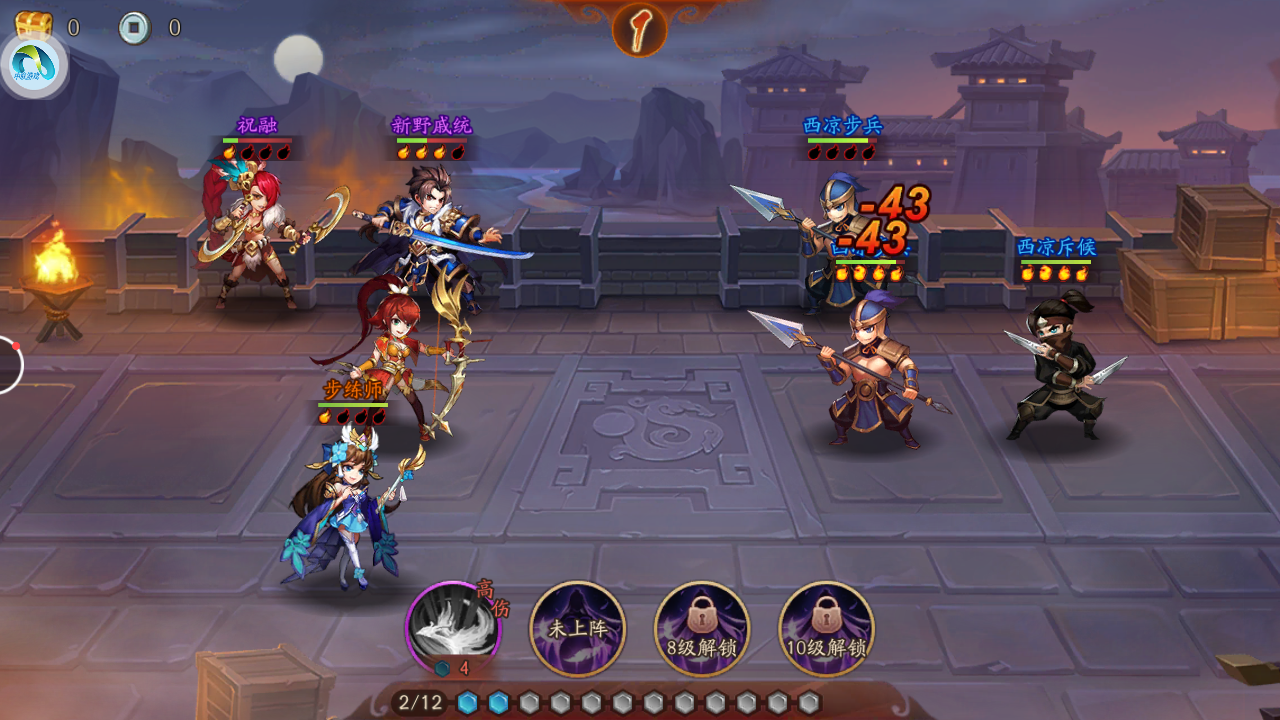Tap the round wave indicator emblem
This screenshot has width=1280, height=720.
640,29
